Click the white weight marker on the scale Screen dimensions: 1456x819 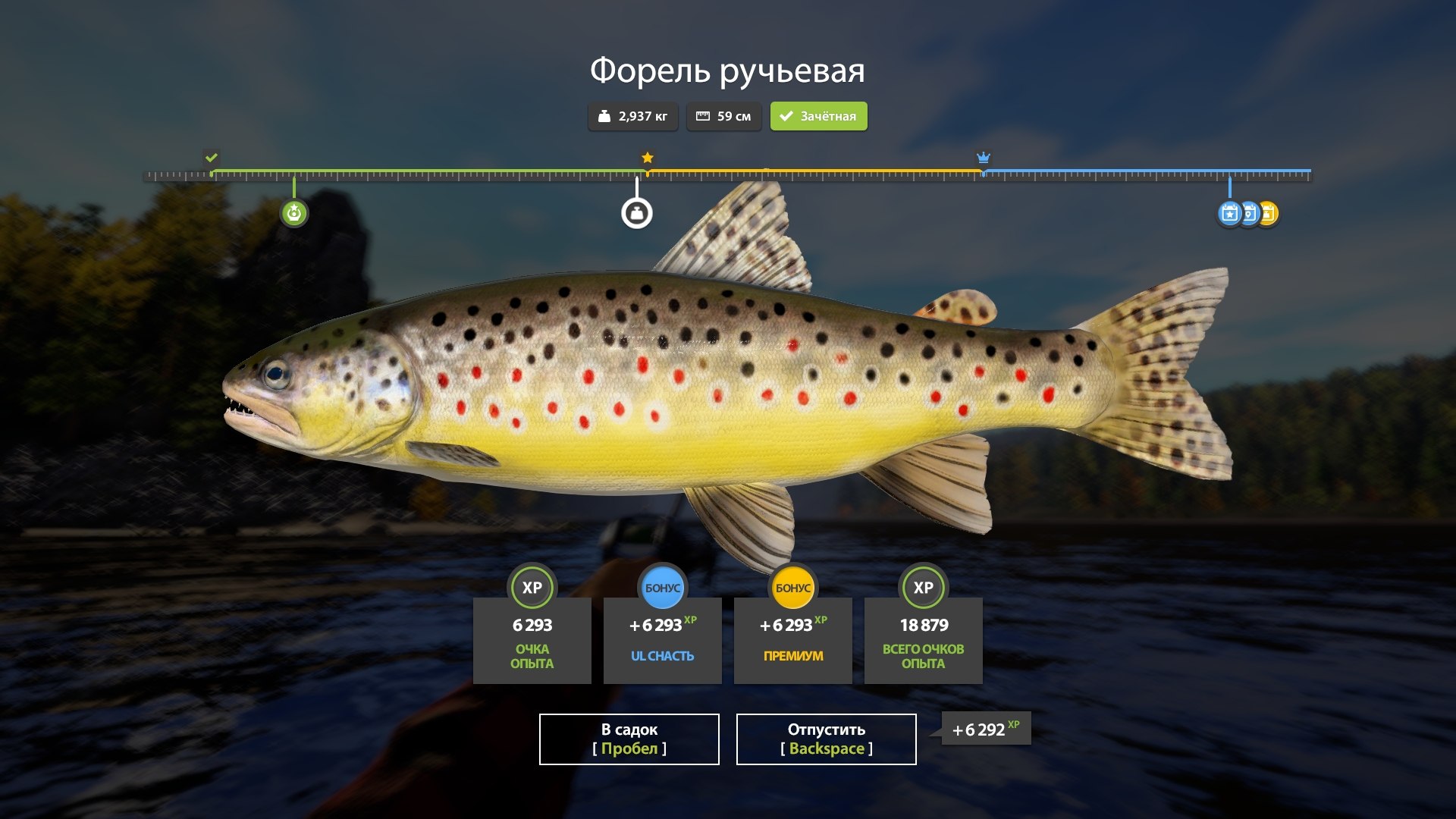638,213
